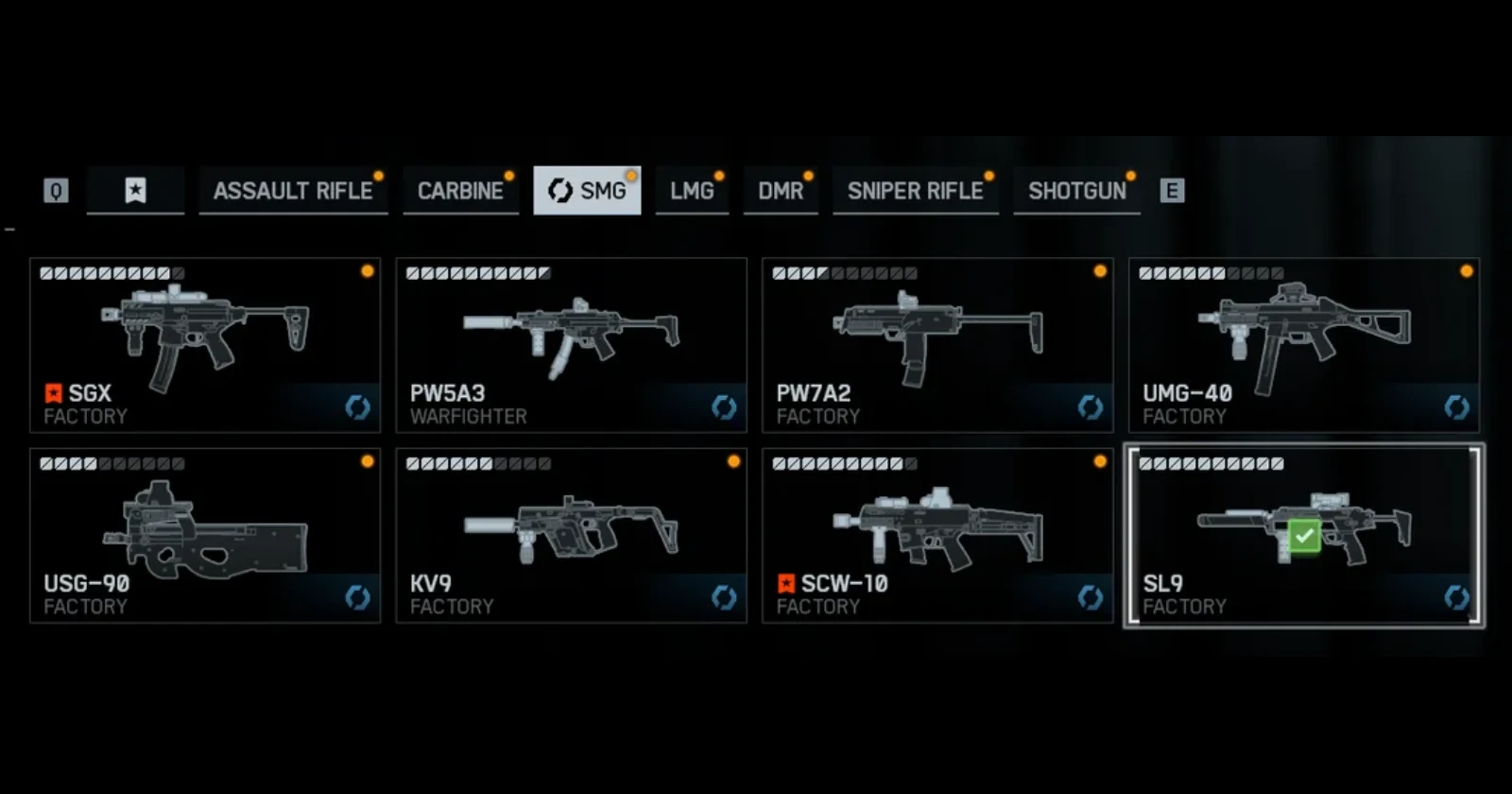Switch to the DMR tab
Screen dimensions: 1512x794
click(781, 191)
